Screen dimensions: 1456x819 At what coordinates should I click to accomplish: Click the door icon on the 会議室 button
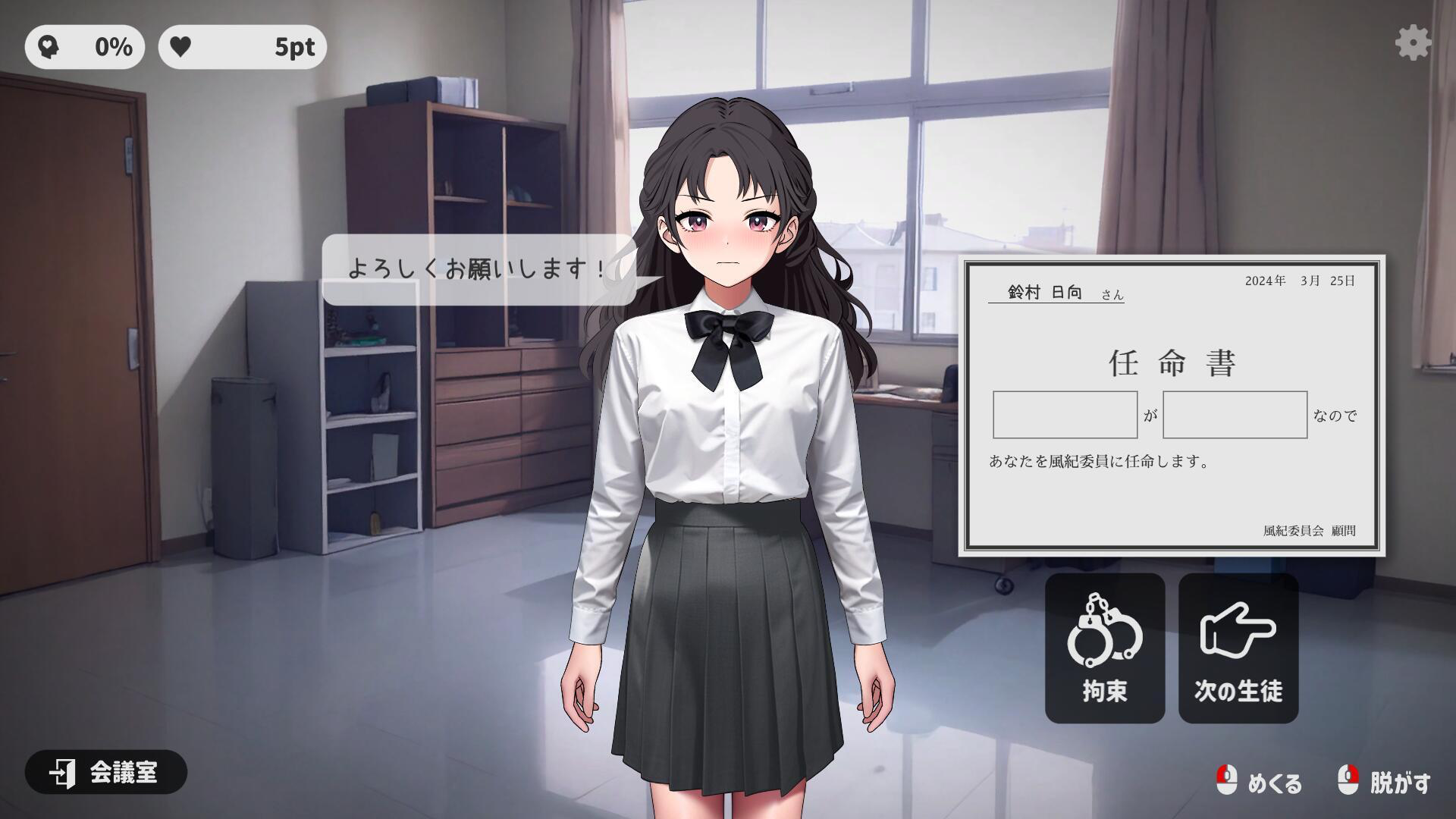tap(64, 773)
